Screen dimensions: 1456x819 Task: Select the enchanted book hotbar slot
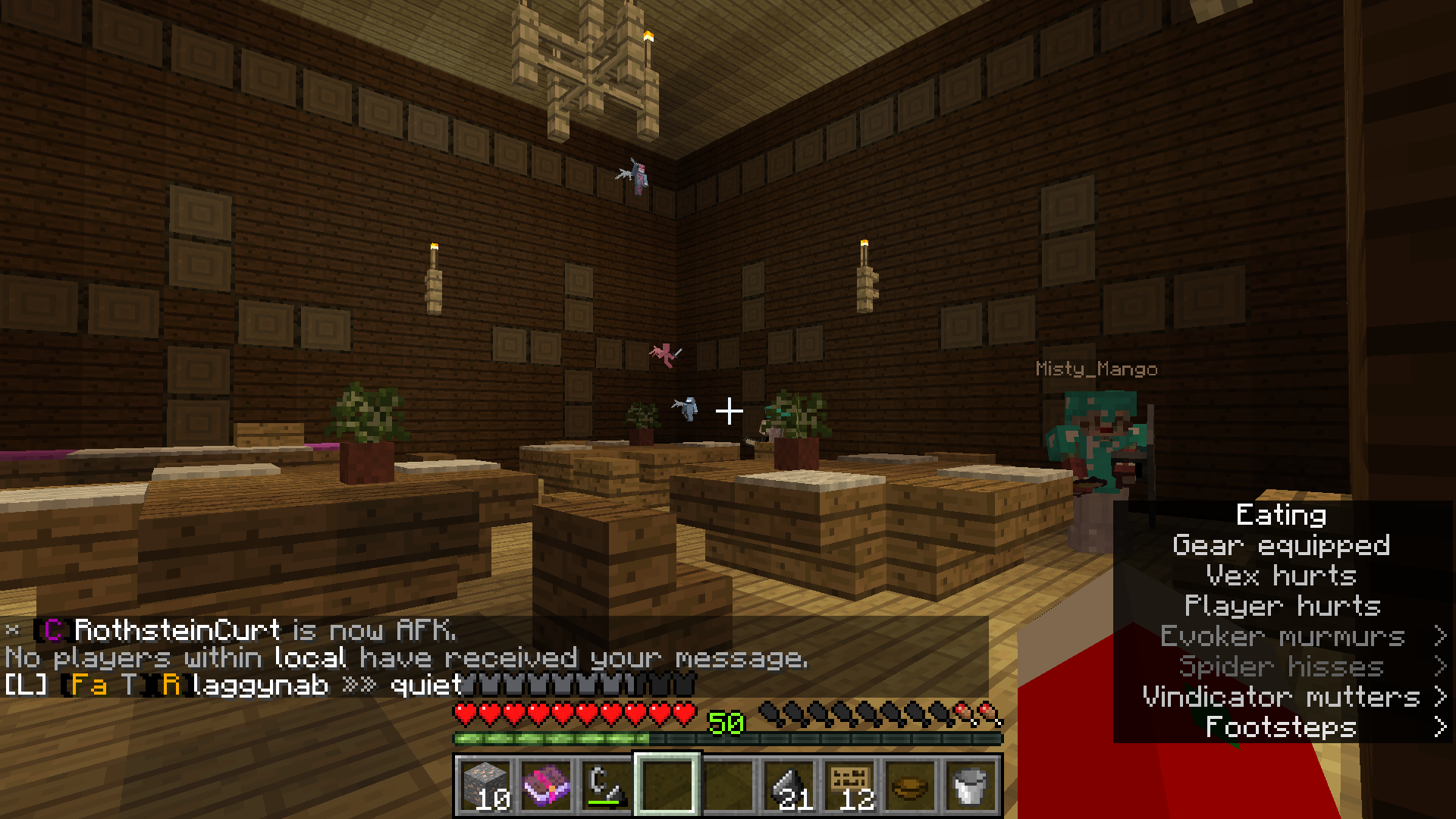(546, 785)
